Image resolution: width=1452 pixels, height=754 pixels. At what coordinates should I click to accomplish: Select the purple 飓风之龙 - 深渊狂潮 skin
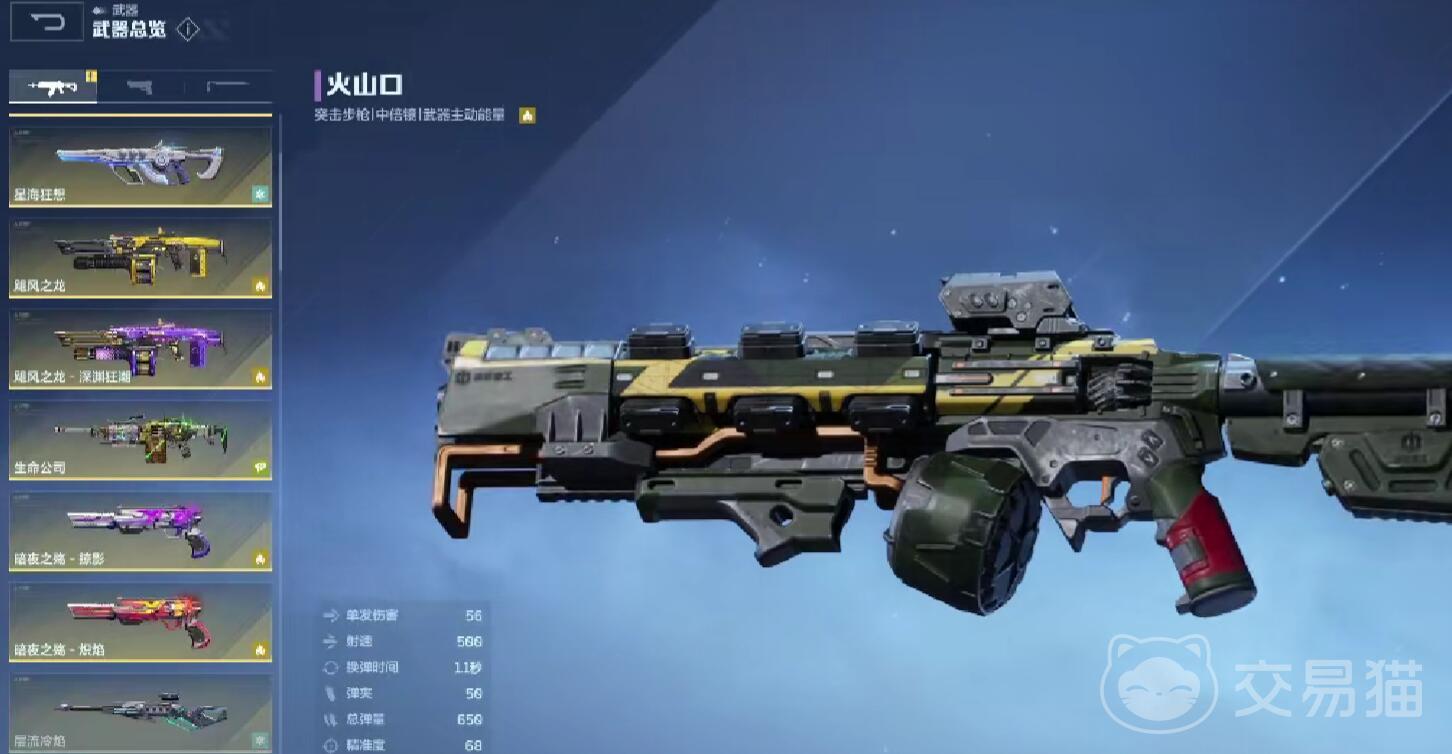140,349
